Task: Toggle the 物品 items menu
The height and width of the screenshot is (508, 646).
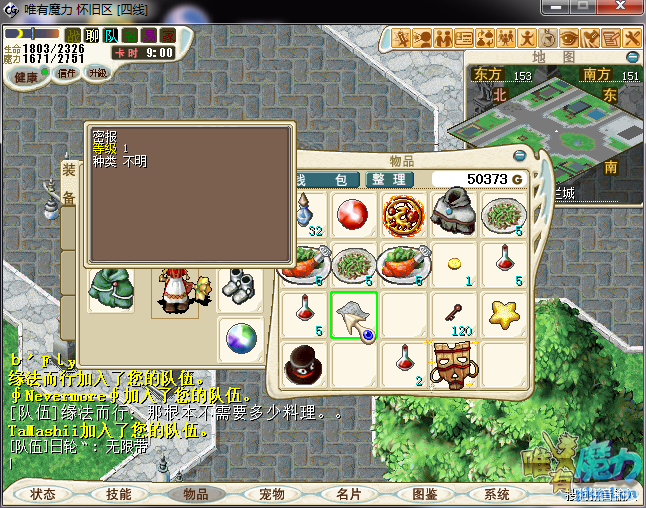Action: [x=195, y=494]
